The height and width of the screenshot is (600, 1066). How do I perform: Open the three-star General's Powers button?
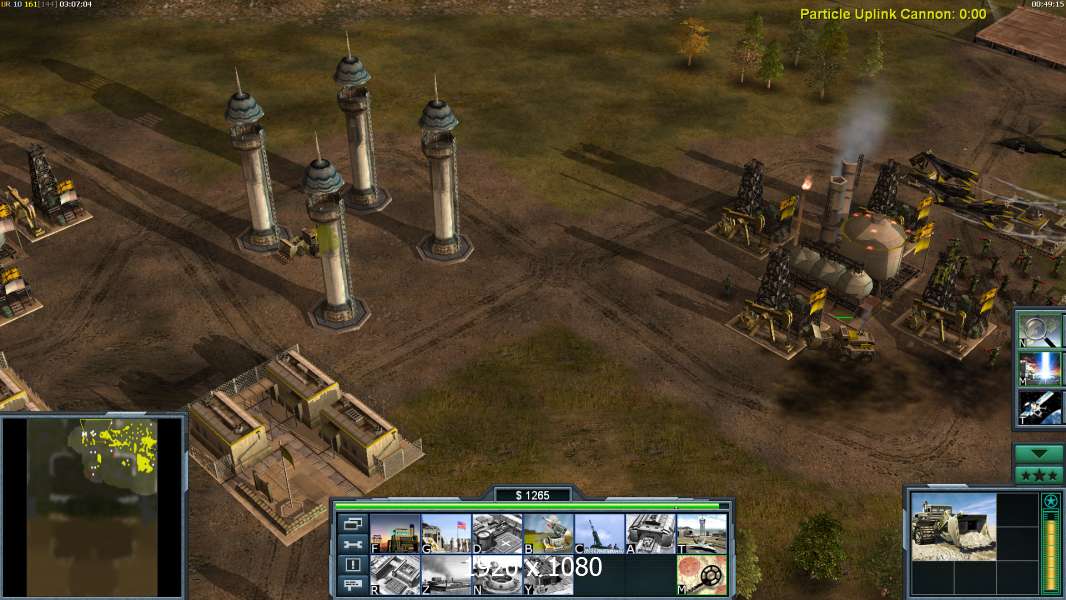(x=1038, y=474)
